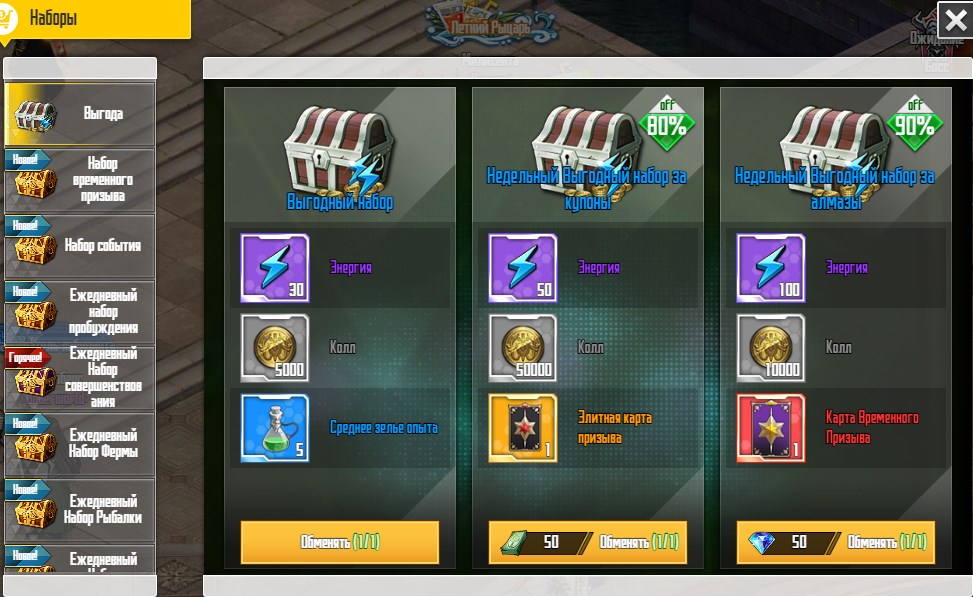
Task: Select the Выгода category tab
Action: pyautogui.click(x=80, y=114)
